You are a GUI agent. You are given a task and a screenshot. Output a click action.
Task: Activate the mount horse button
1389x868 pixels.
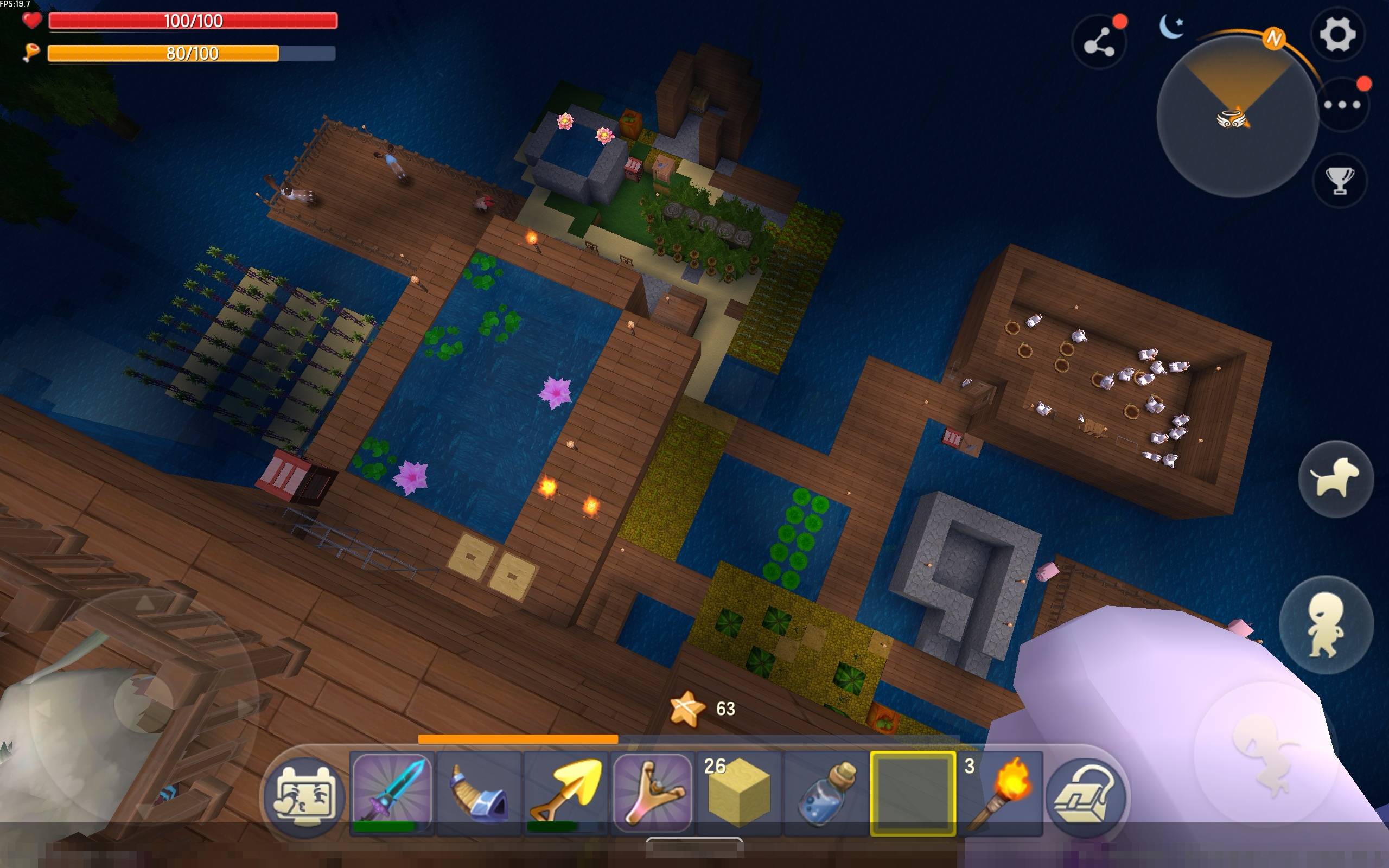[1336, 478]
